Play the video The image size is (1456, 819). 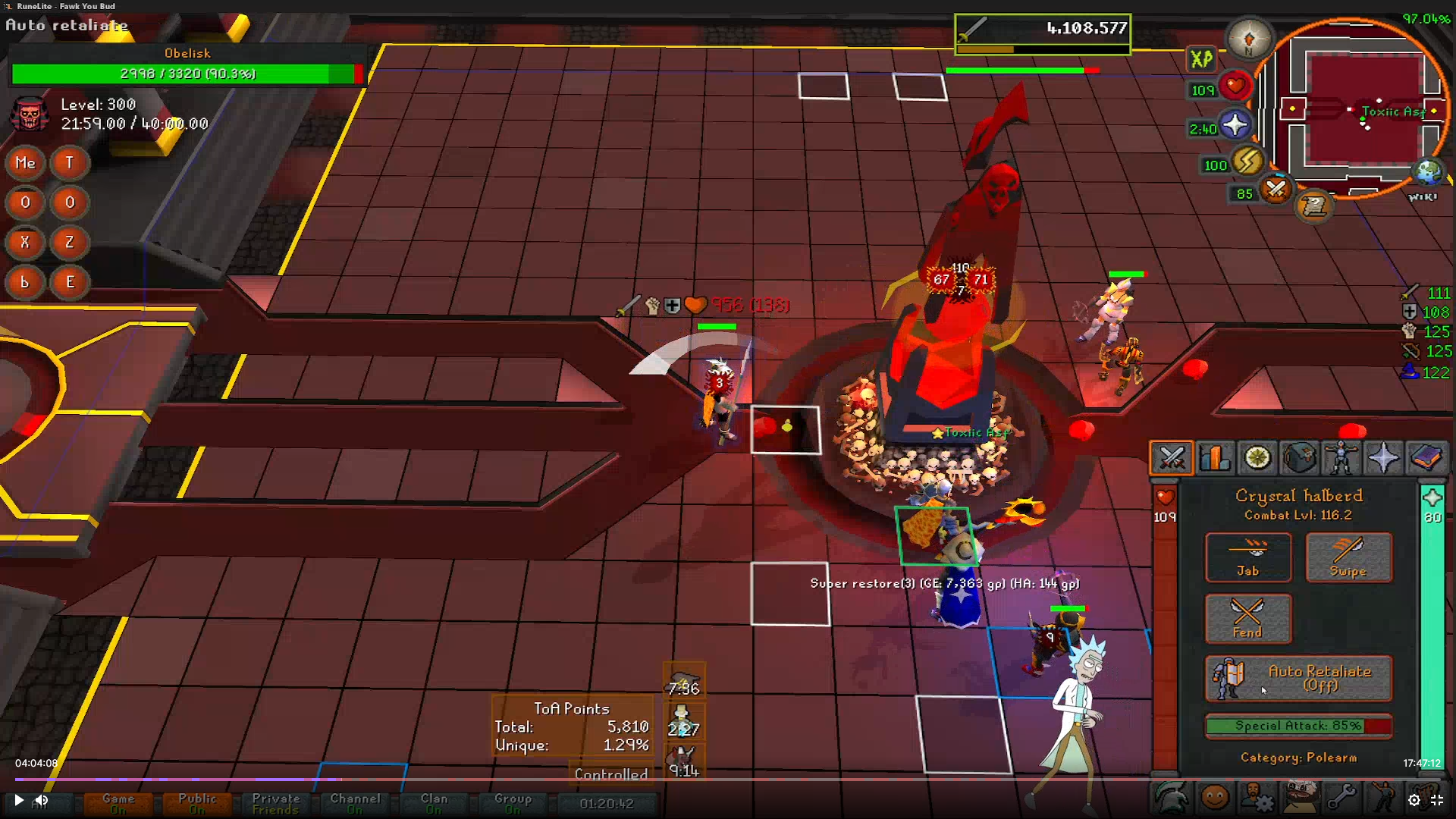[19, 800]
